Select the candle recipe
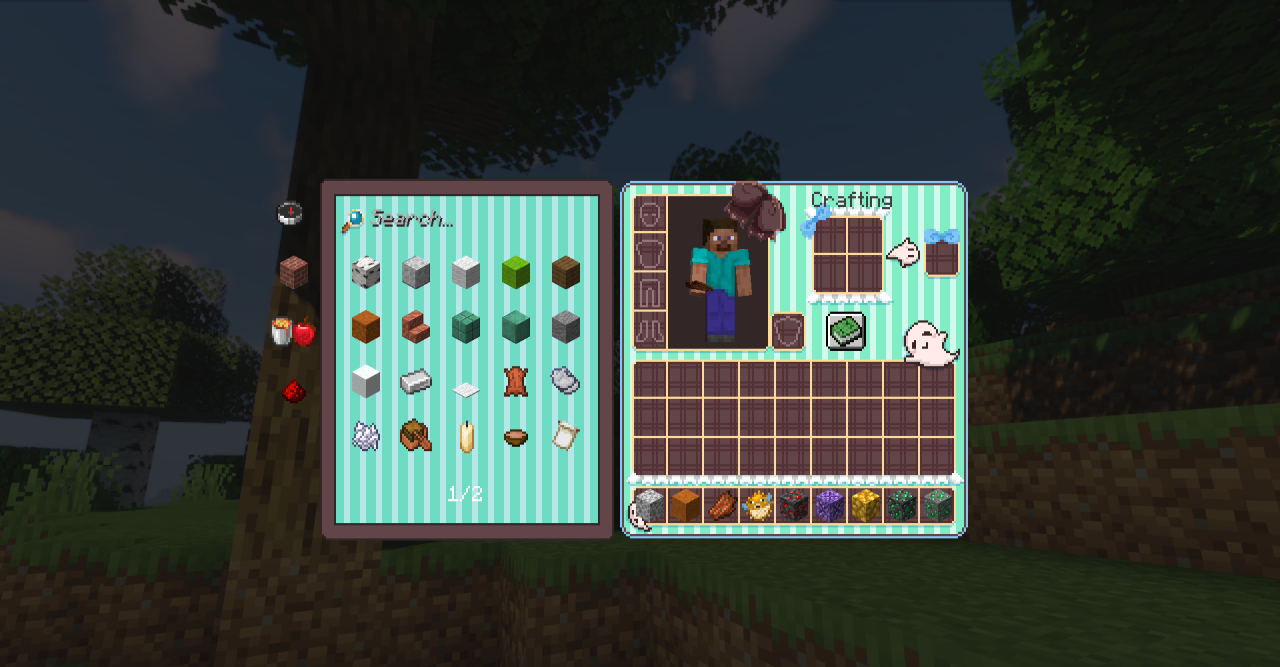 (466, 436)
